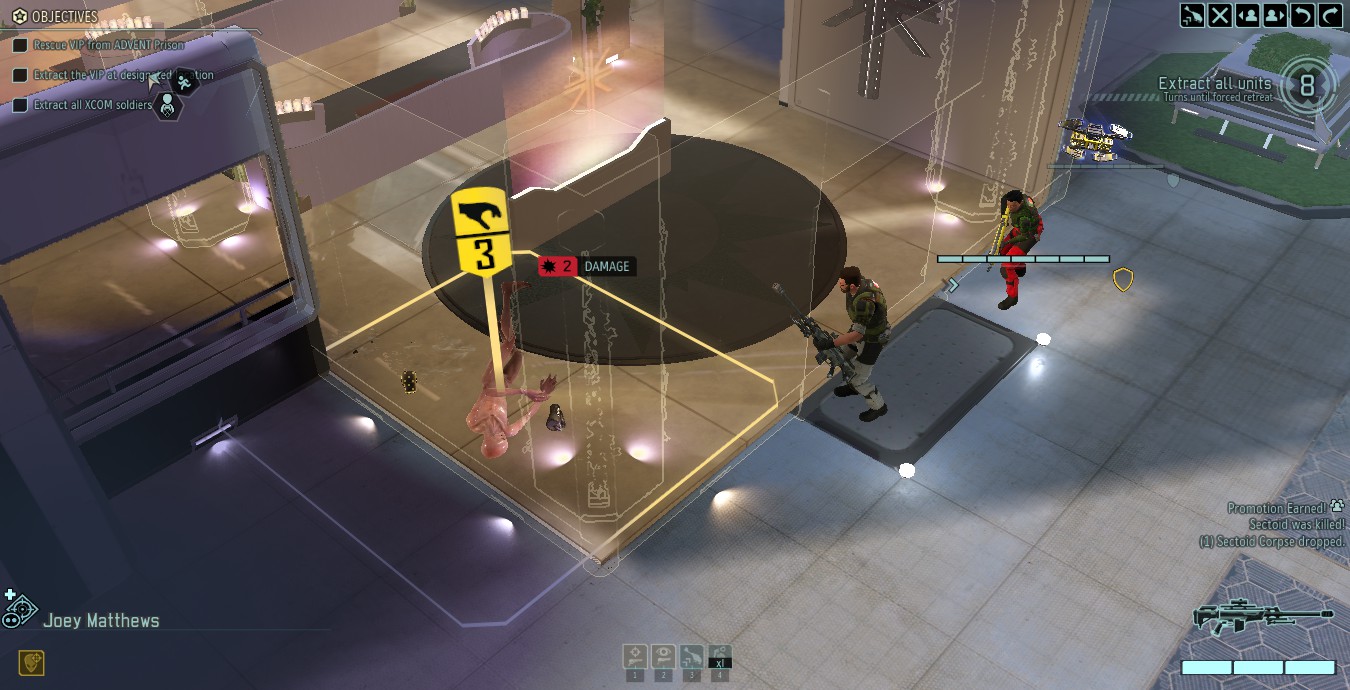Activate the ability in slot 4
The image size is (1350, 690).
coord(720,657)
